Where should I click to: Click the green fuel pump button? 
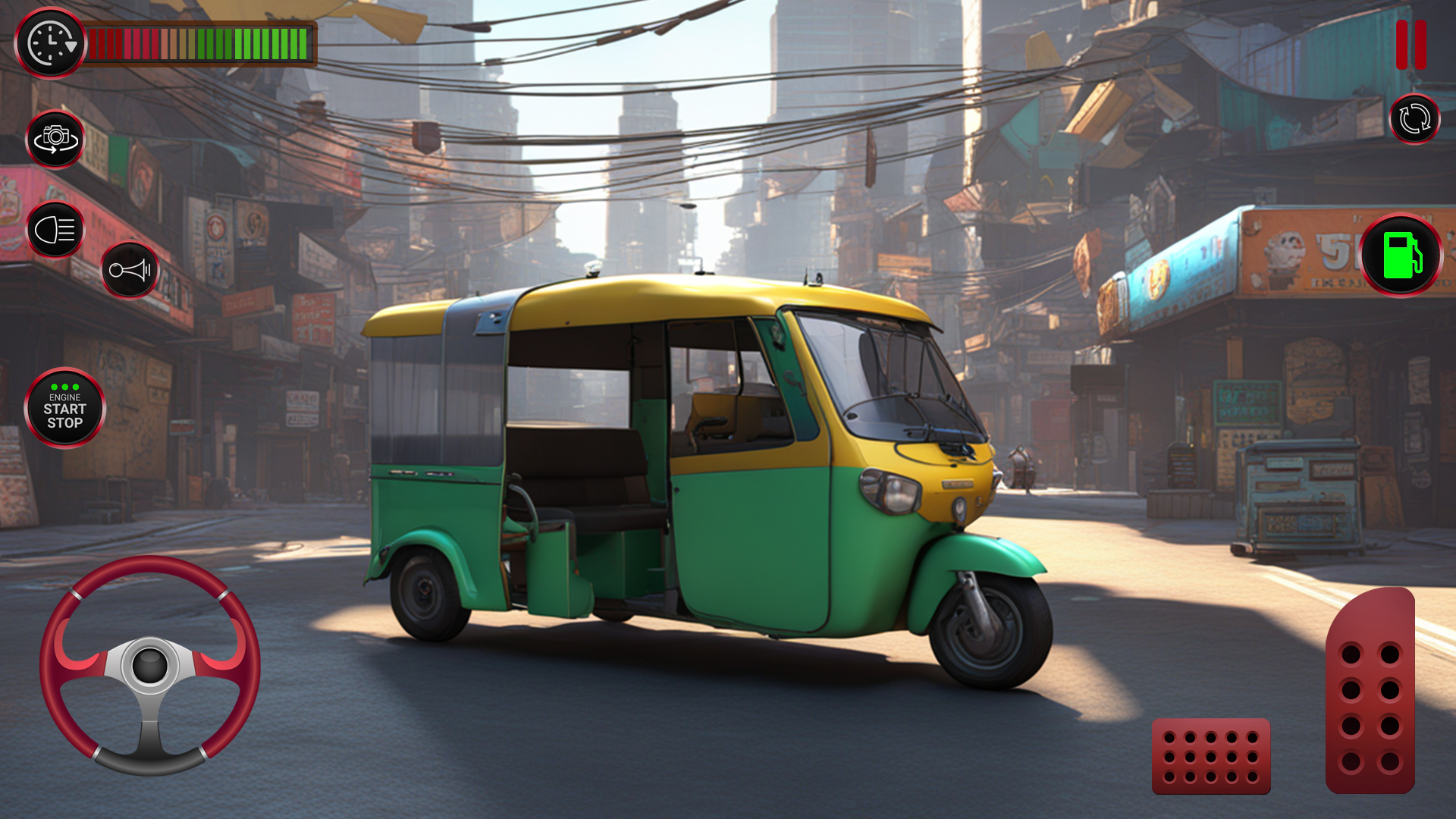point(1401,256)
